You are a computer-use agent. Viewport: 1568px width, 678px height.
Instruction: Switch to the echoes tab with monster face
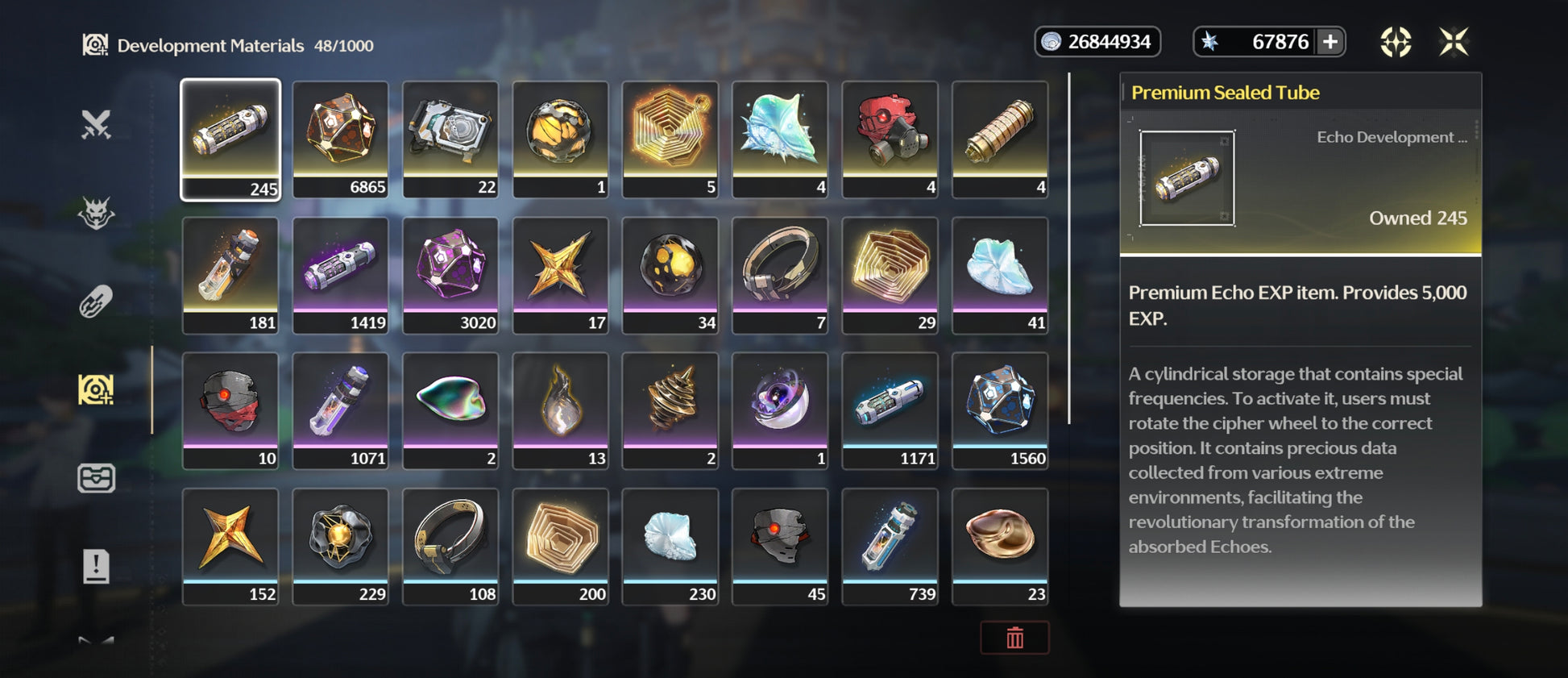pyautogui.click(x=96, y=214)
